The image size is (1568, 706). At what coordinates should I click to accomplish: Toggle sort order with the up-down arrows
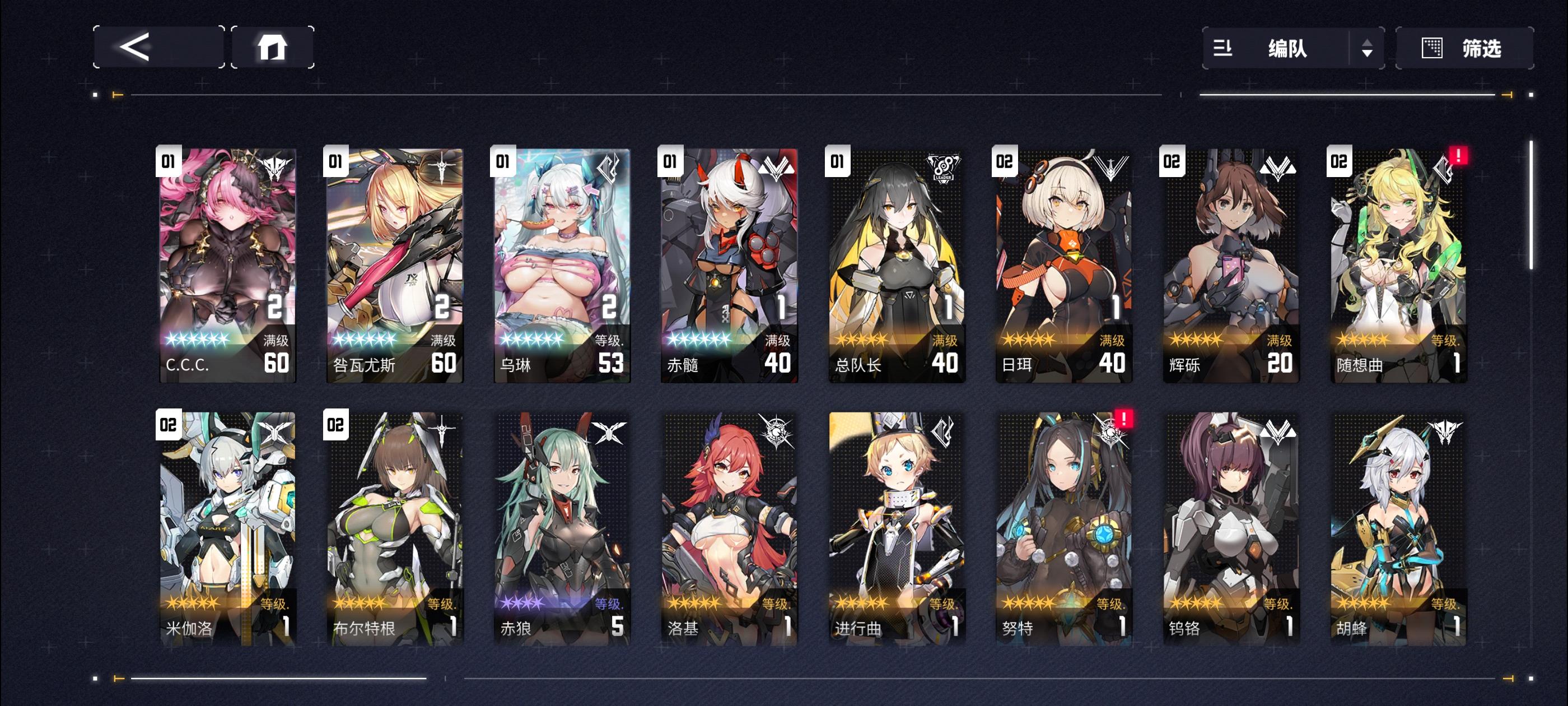point(1368,49)
